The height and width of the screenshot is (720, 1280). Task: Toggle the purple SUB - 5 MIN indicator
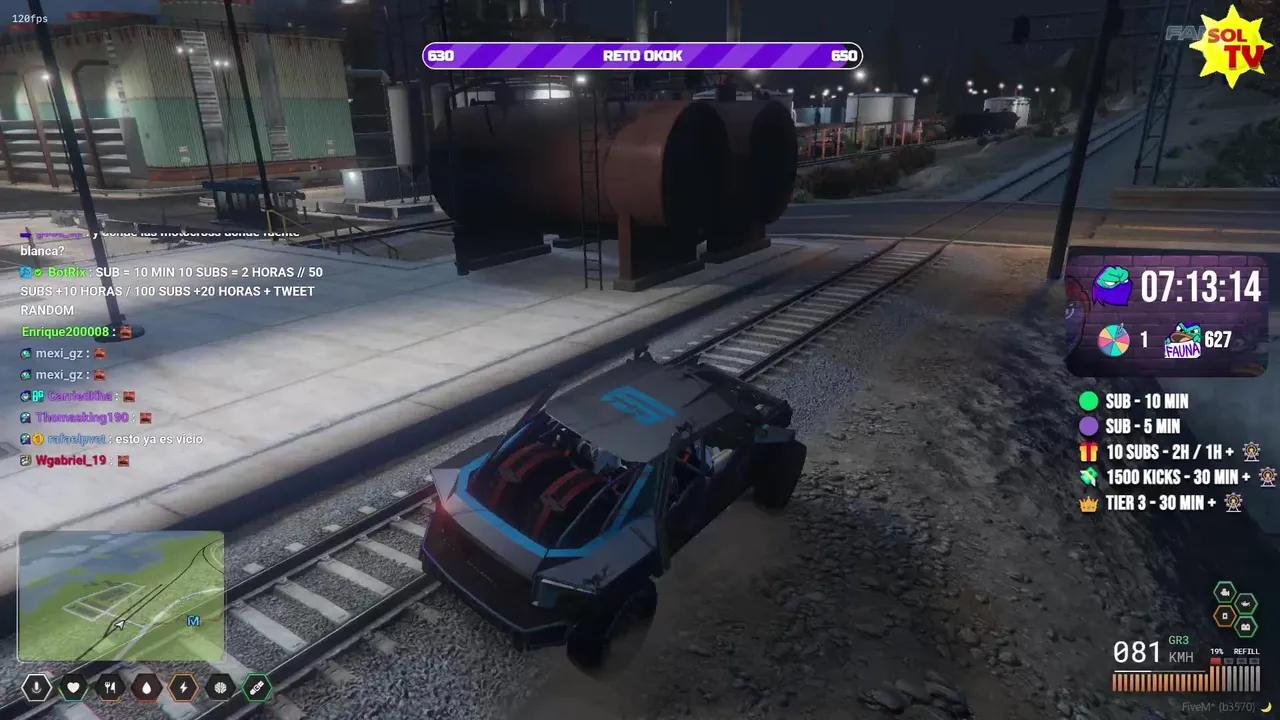pyautogui.click(x=1090, y=427)
